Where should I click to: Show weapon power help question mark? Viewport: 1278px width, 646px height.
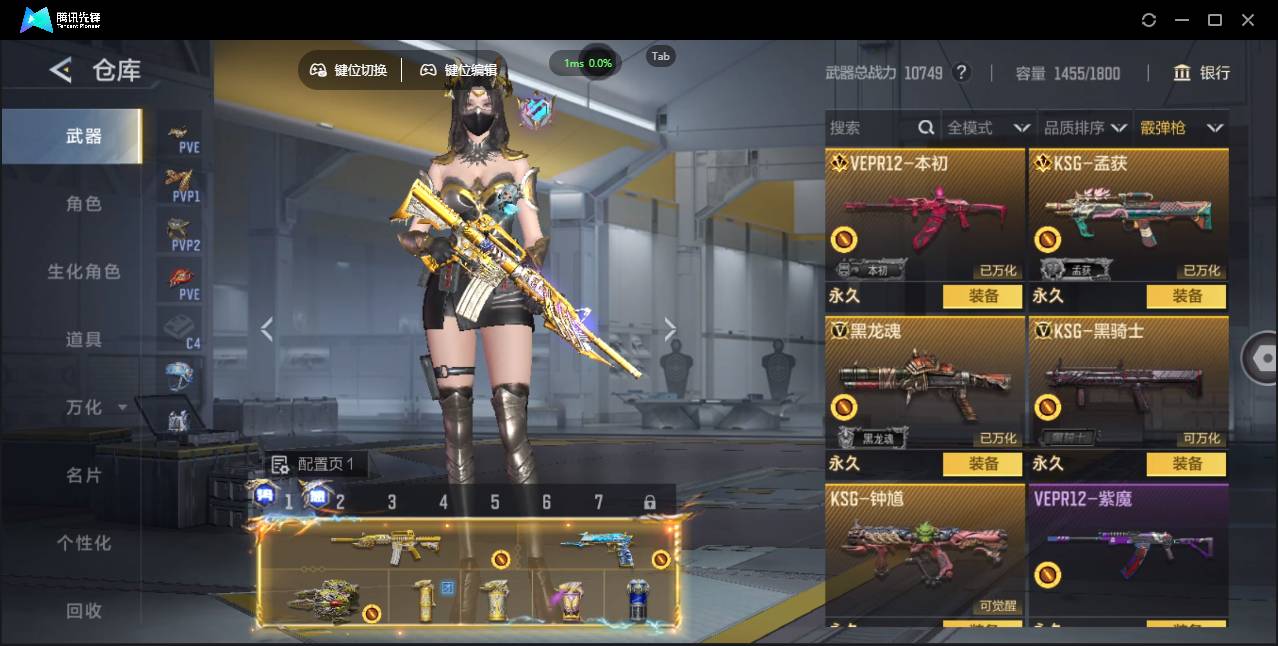[961, 73]
